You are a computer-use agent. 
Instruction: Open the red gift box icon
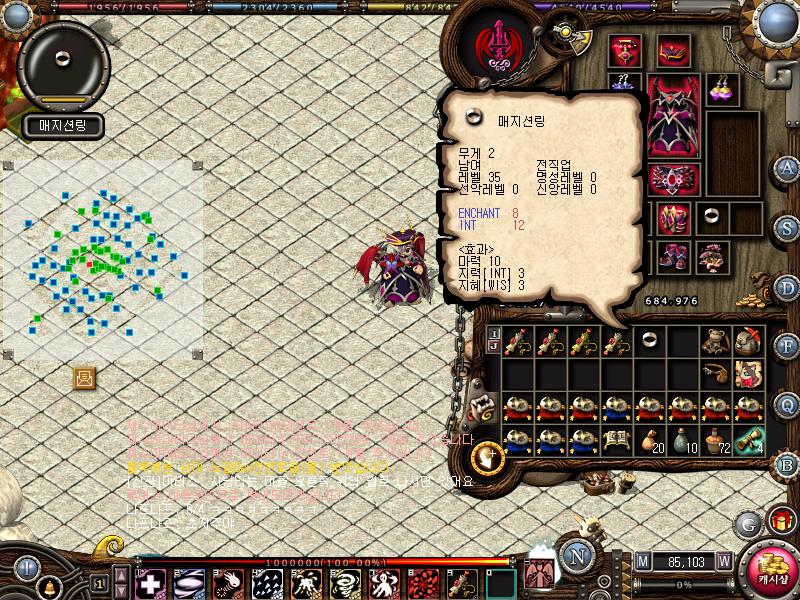coord(781,521)
